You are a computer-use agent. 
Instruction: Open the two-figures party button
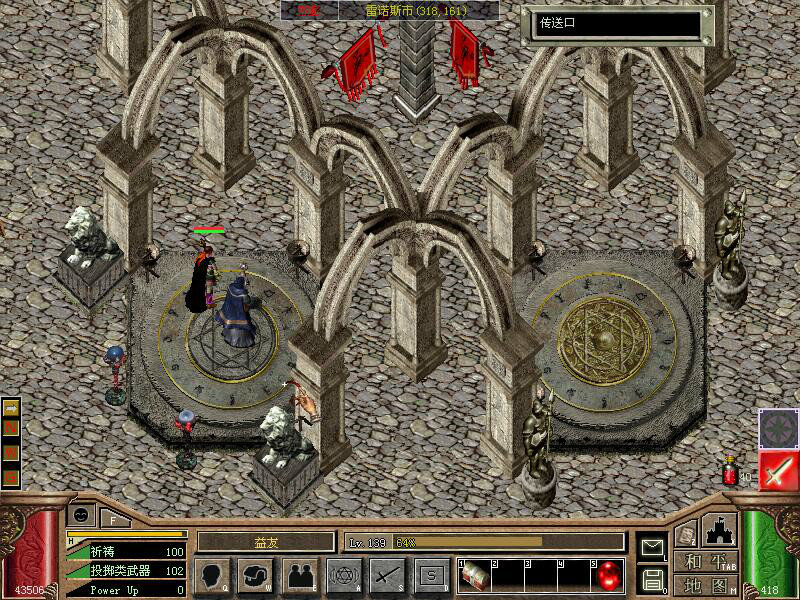[x=299, y=575]
